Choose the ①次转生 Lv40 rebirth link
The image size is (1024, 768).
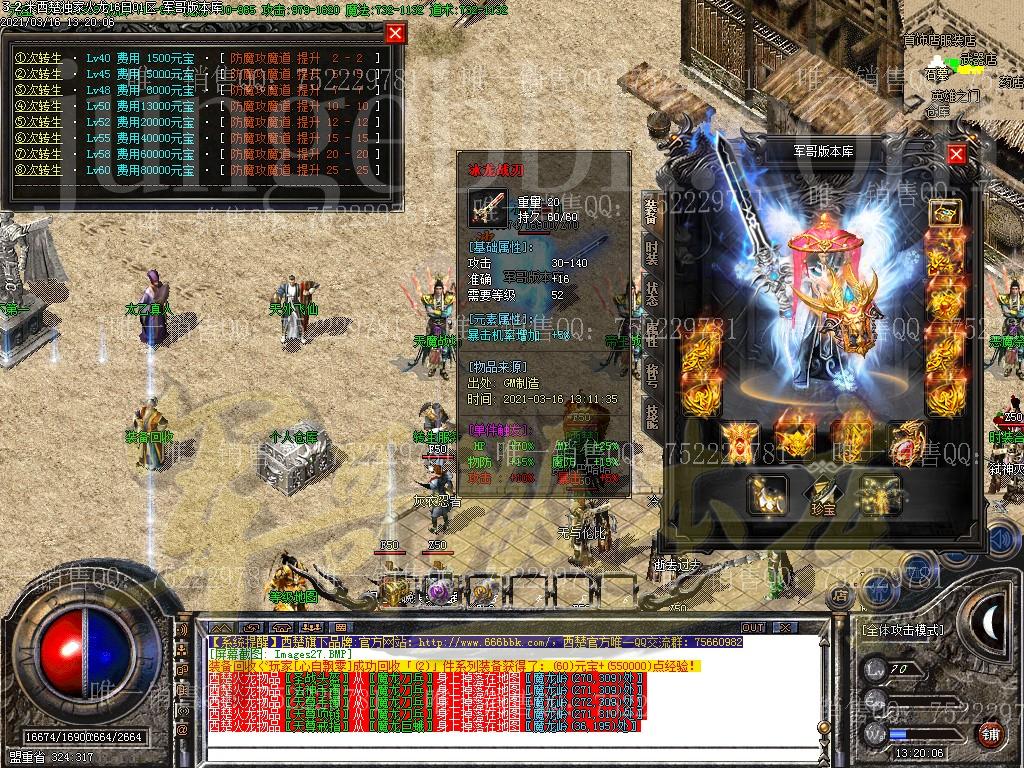click(38, 58)
